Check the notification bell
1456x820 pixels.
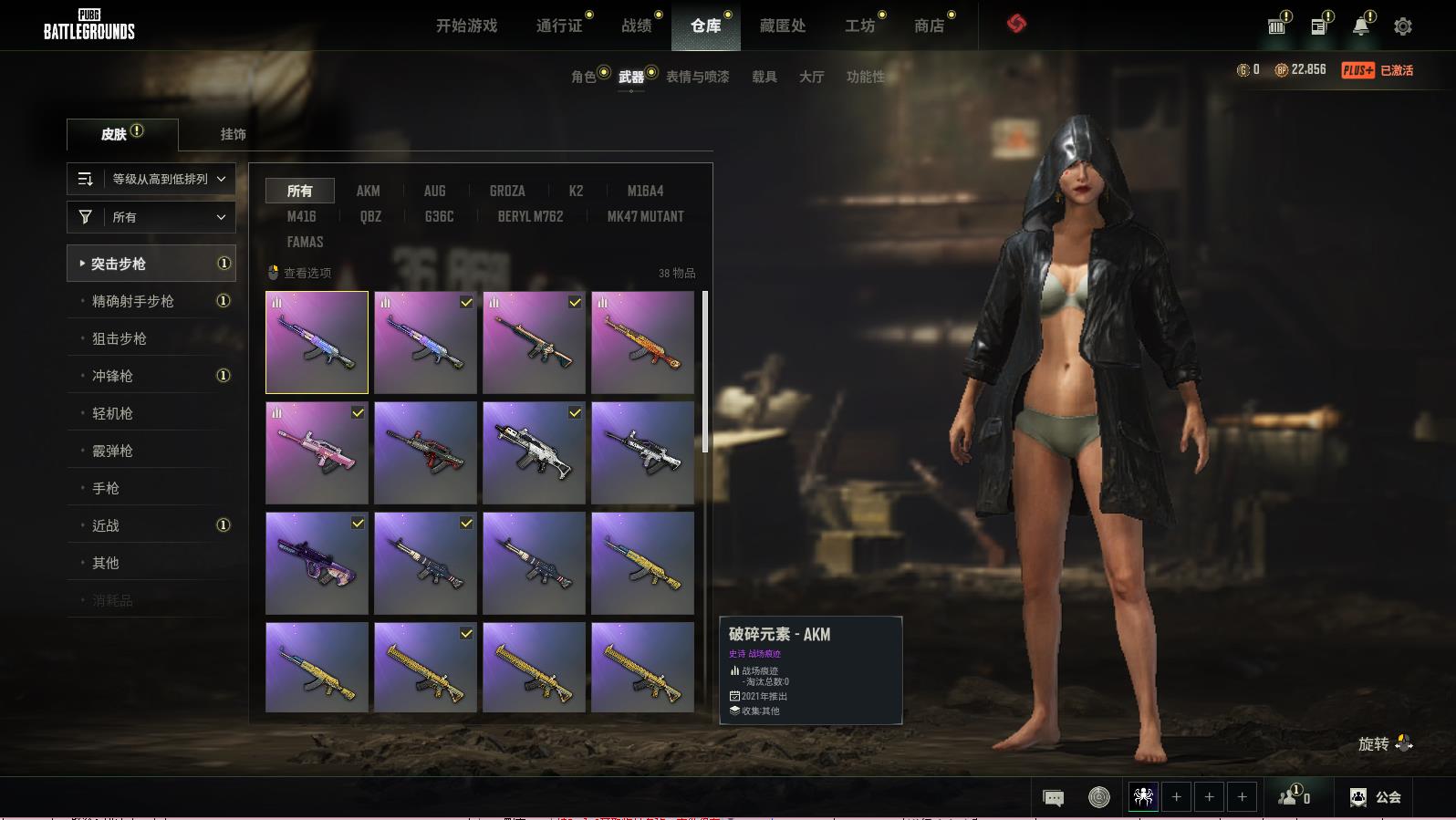click(1360, 26)
